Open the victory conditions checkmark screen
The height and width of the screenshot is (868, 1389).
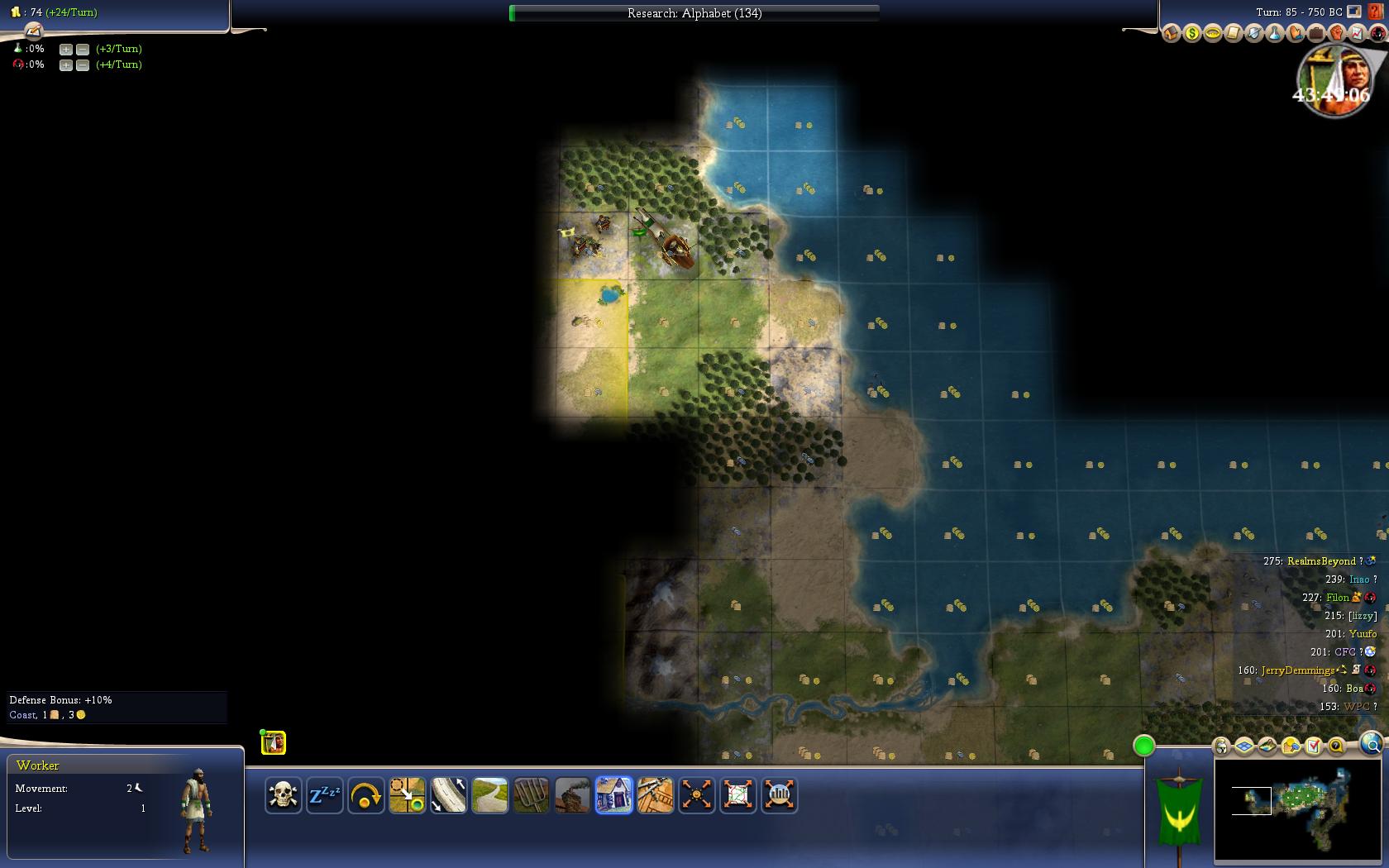[1313, 746]
